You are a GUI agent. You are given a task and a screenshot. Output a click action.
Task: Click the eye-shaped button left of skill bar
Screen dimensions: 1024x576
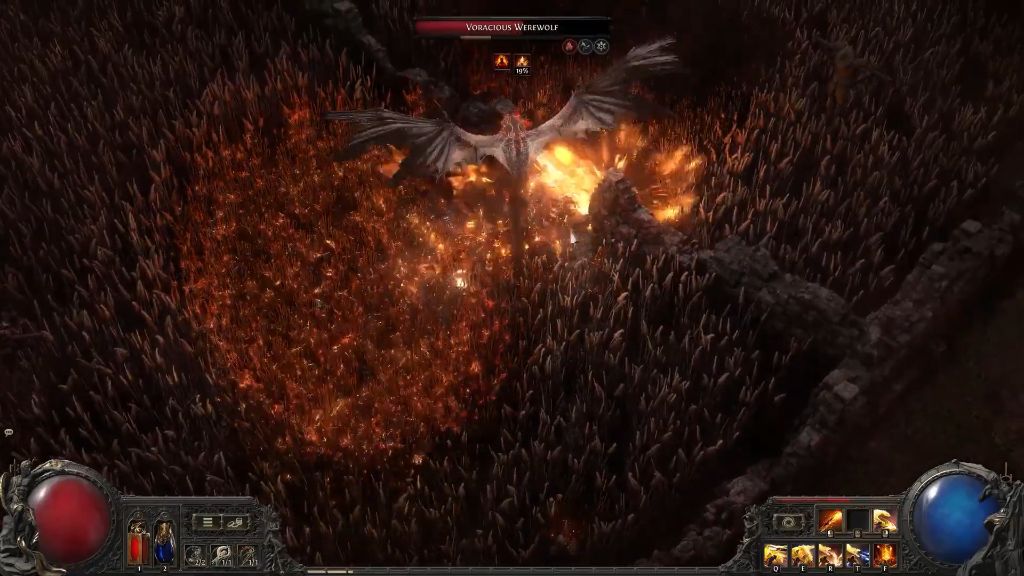point(789,522)
